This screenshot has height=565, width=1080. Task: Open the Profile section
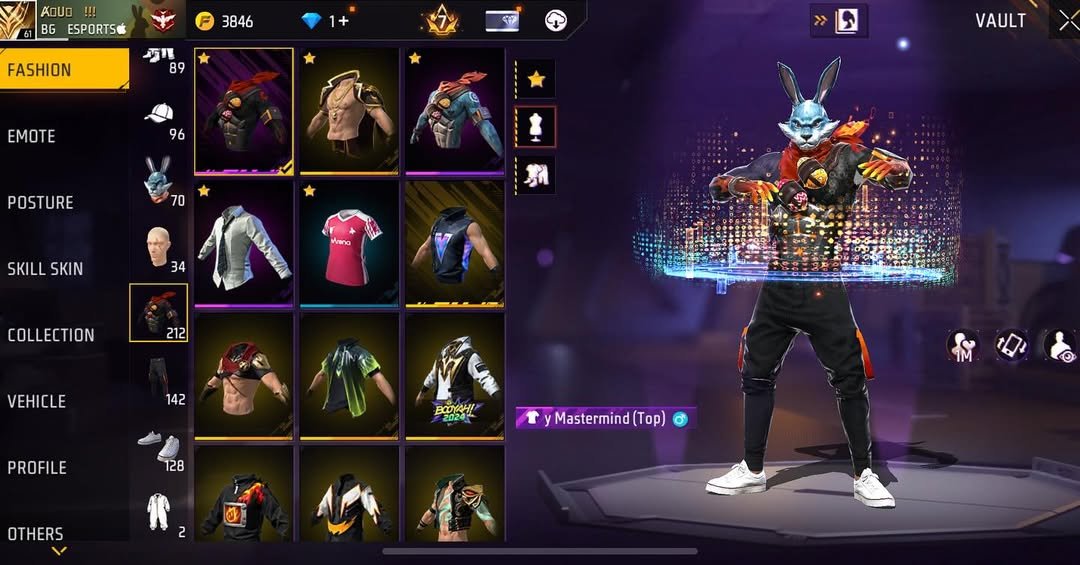click(37, 467)
